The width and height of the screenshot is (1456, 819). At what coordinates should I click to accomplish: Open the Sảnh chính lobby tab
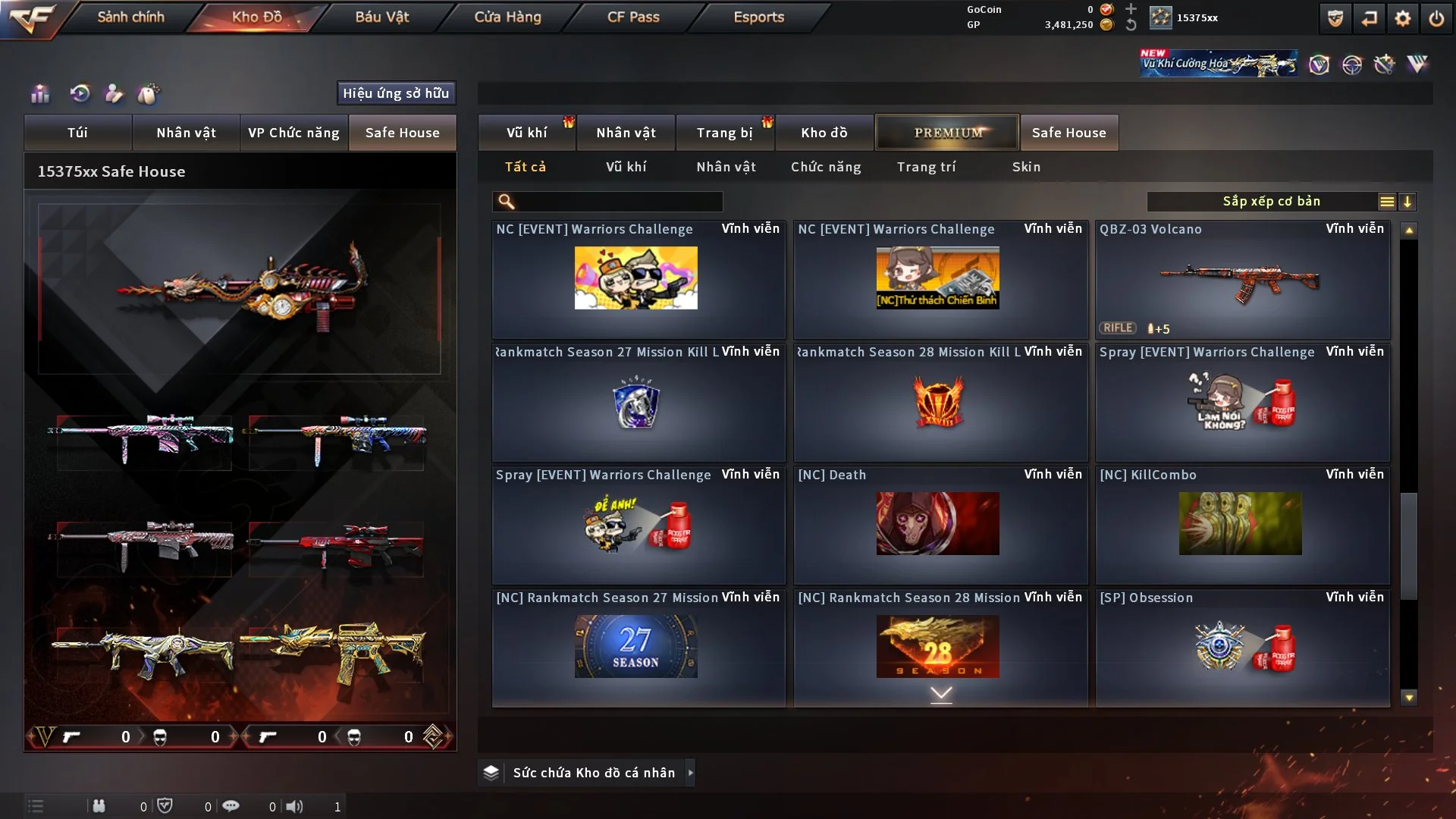(130, 17)
